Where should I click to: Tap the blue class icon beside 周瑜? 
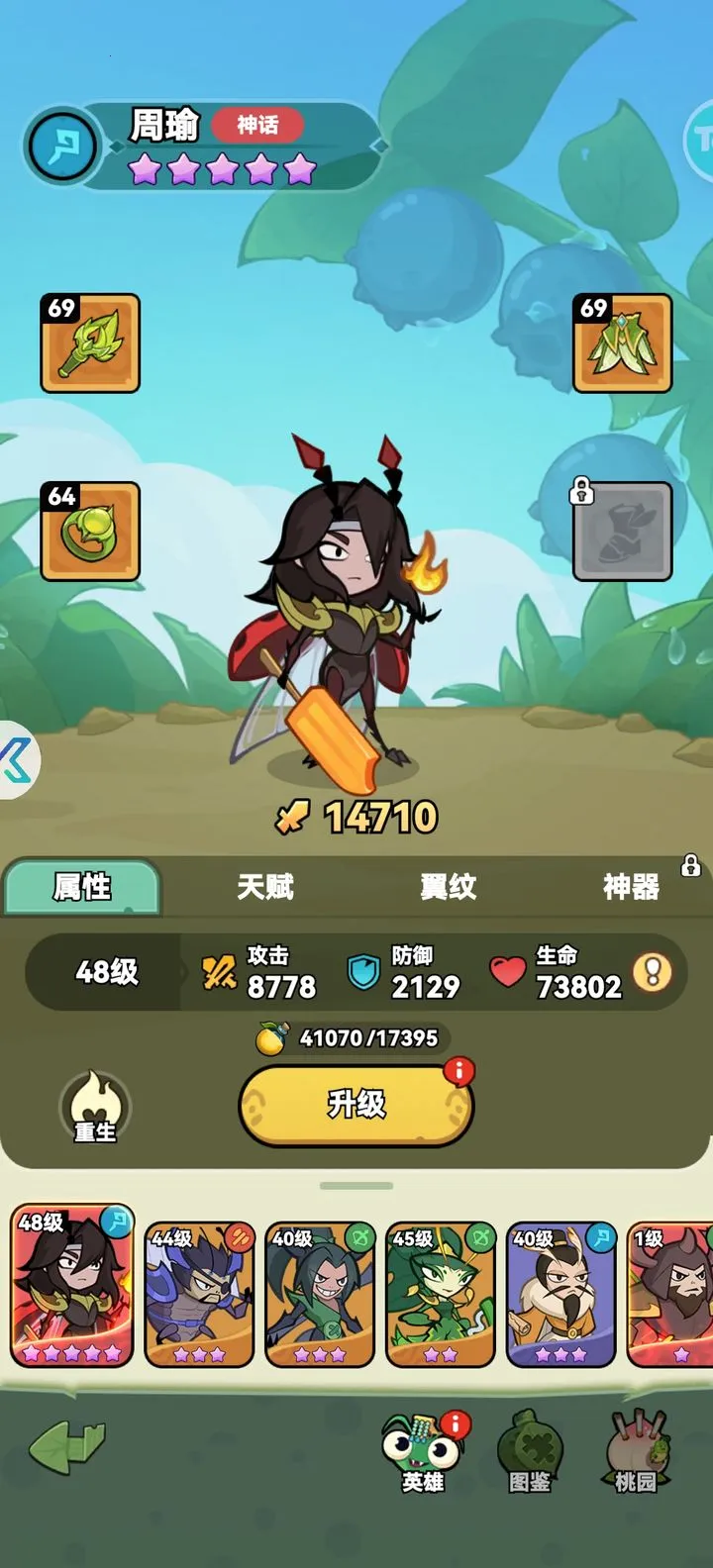point(62,146)
